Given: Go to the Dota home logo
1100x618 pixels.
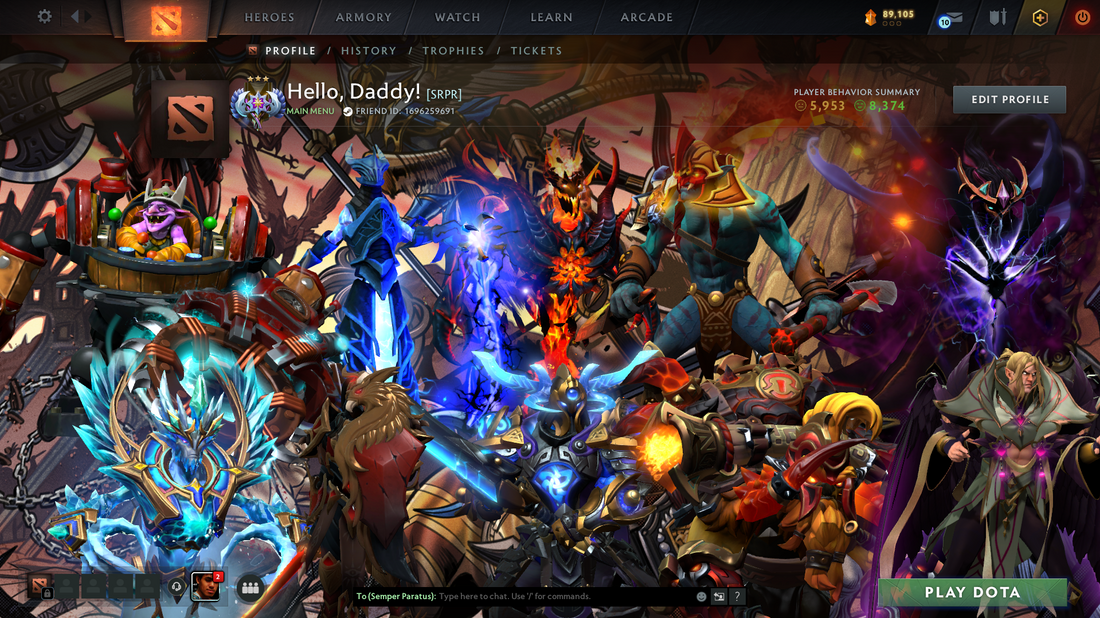Looking at the screenshot, I should pos(166,20).
